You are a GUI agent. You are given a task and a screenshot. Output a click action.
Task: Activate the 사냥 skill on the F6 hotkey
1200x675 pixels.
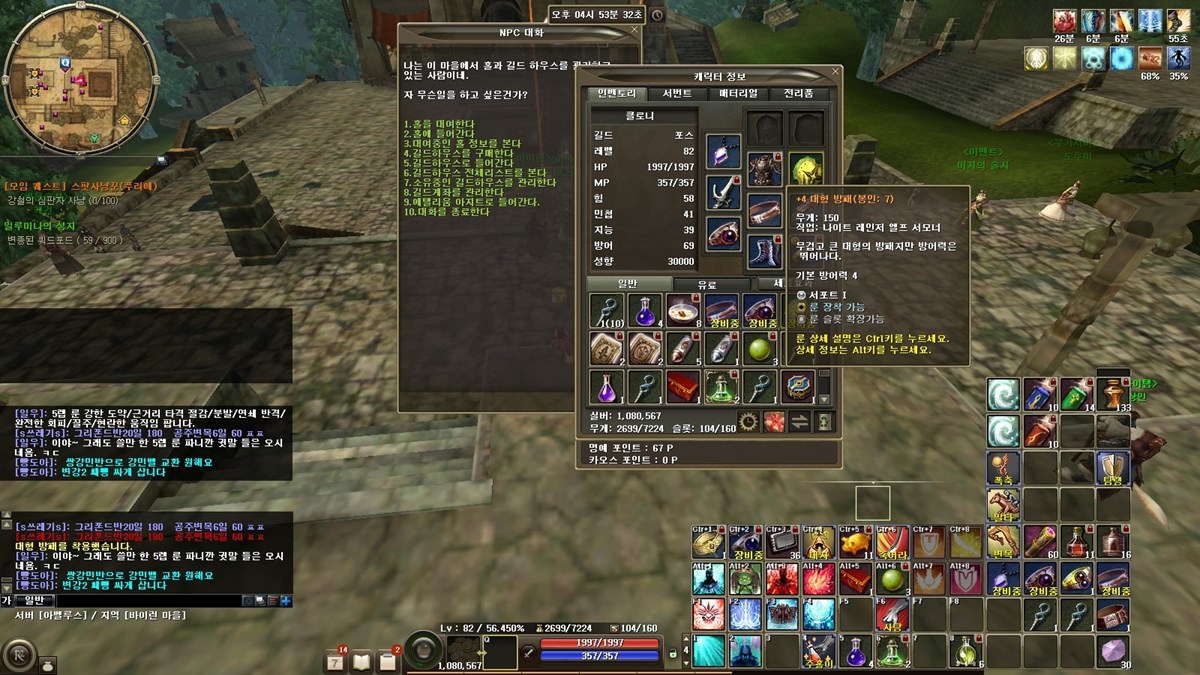[x=893, y=614]
